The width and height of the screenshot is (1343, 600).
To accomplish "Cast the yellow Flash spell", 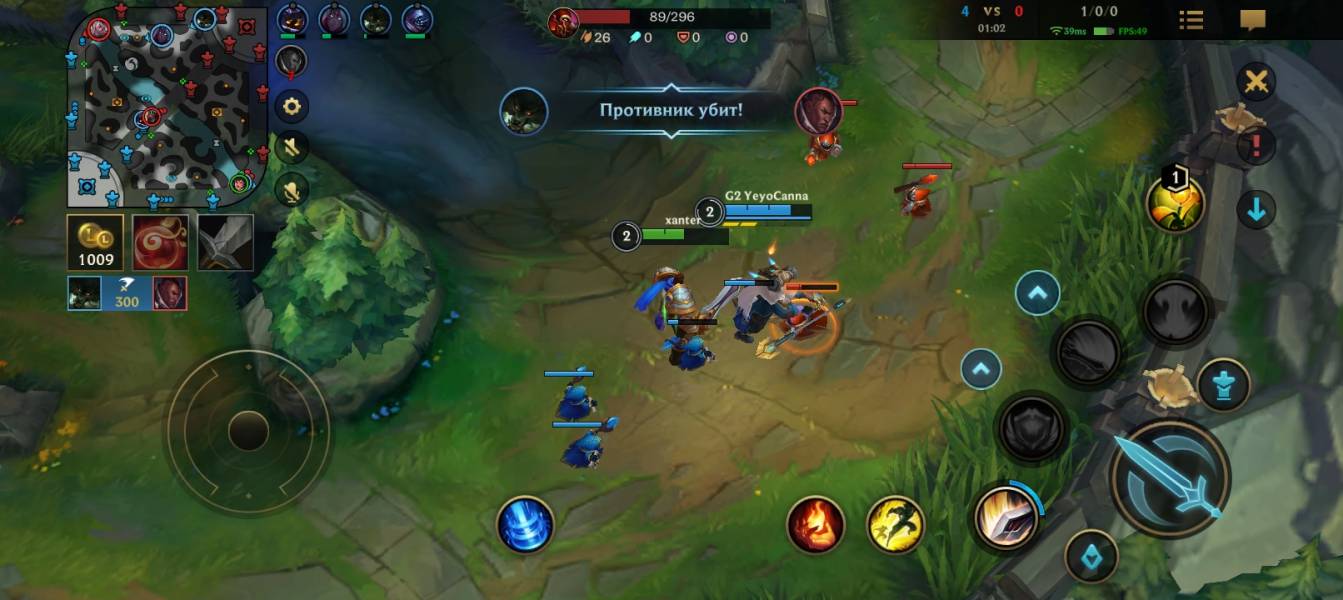I will coord(895,525).
